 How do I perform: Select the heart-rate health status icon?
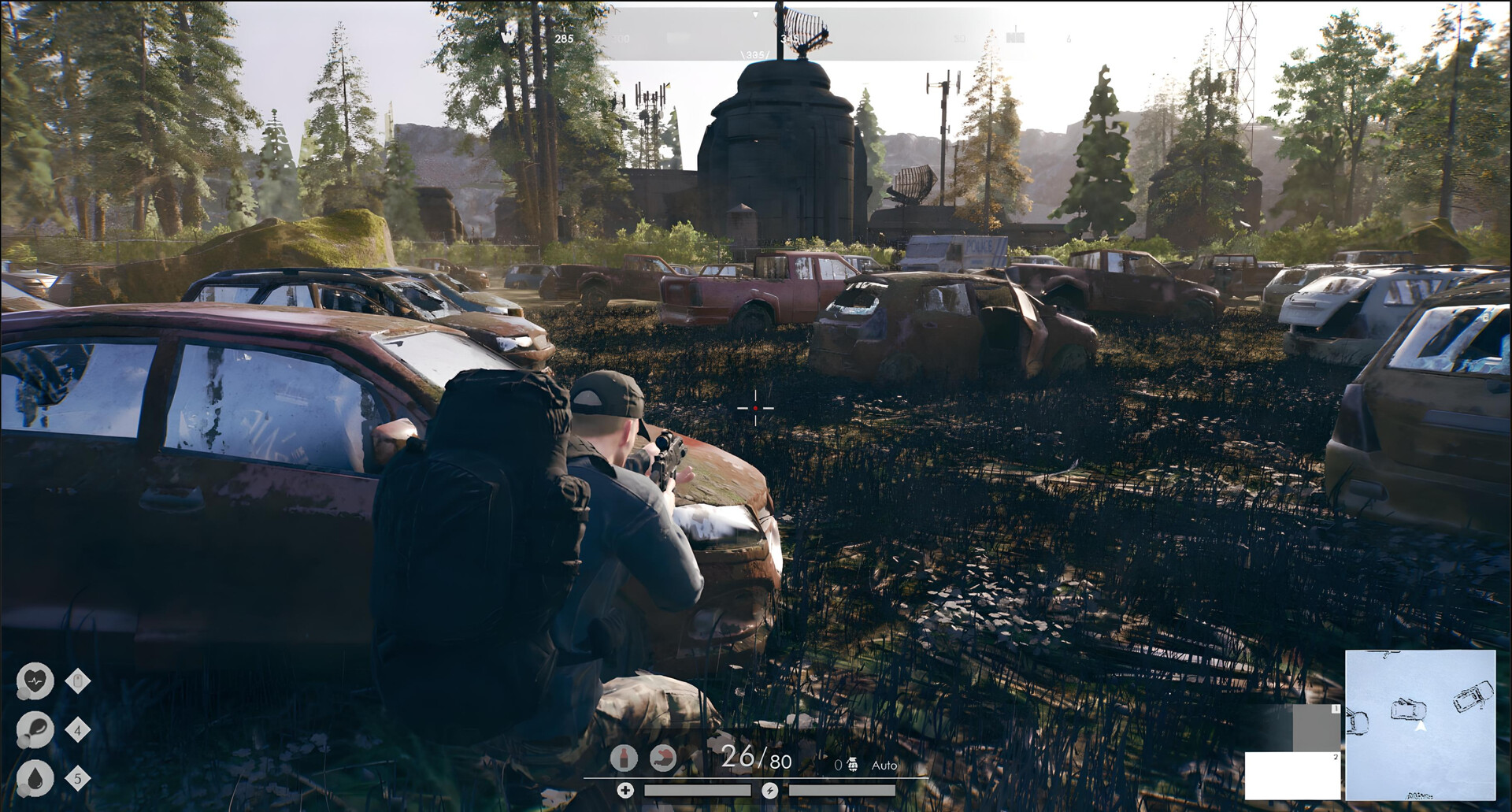coord(35,680)
